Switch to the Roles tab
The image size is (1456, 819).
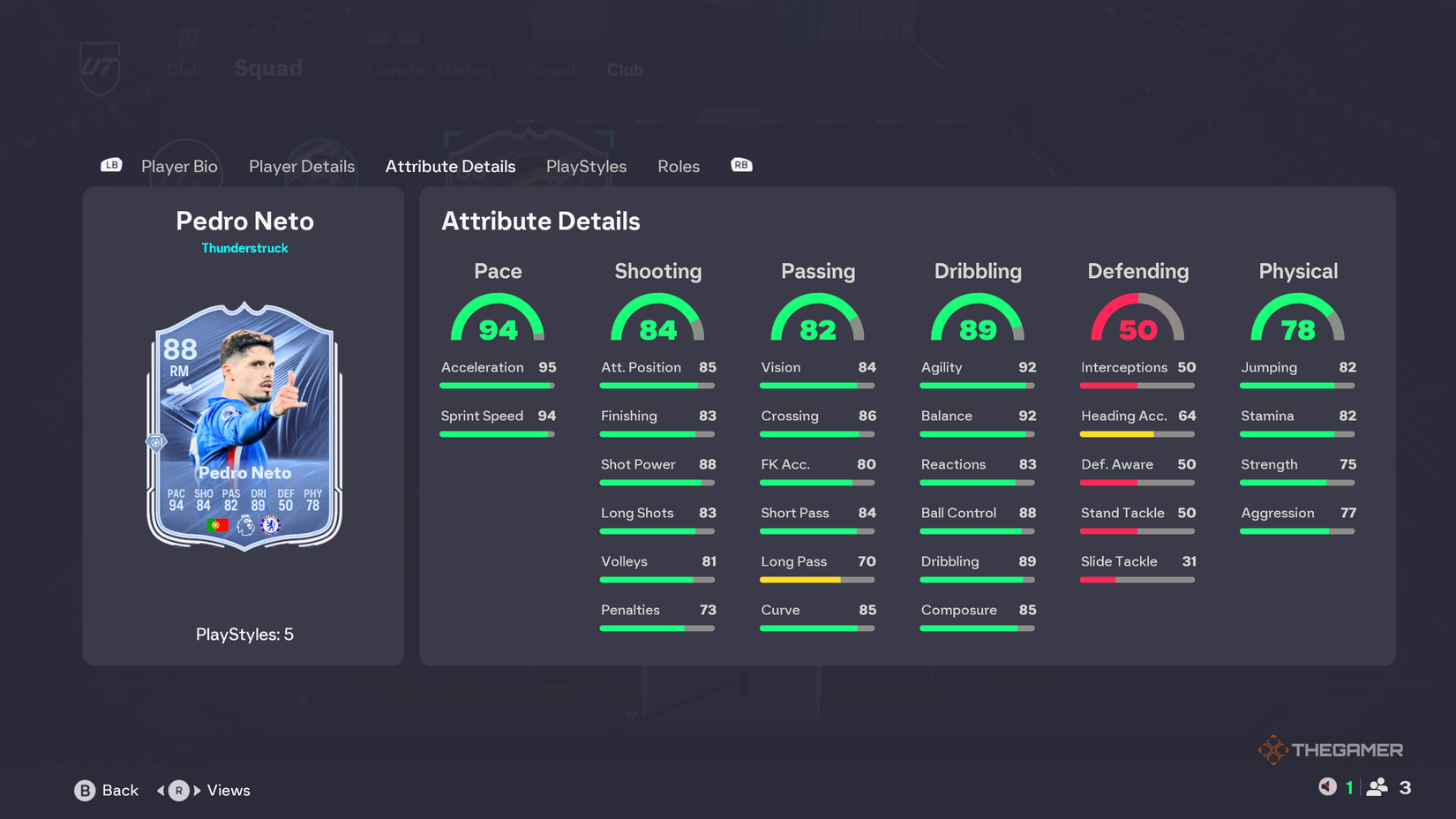[678, 166]
